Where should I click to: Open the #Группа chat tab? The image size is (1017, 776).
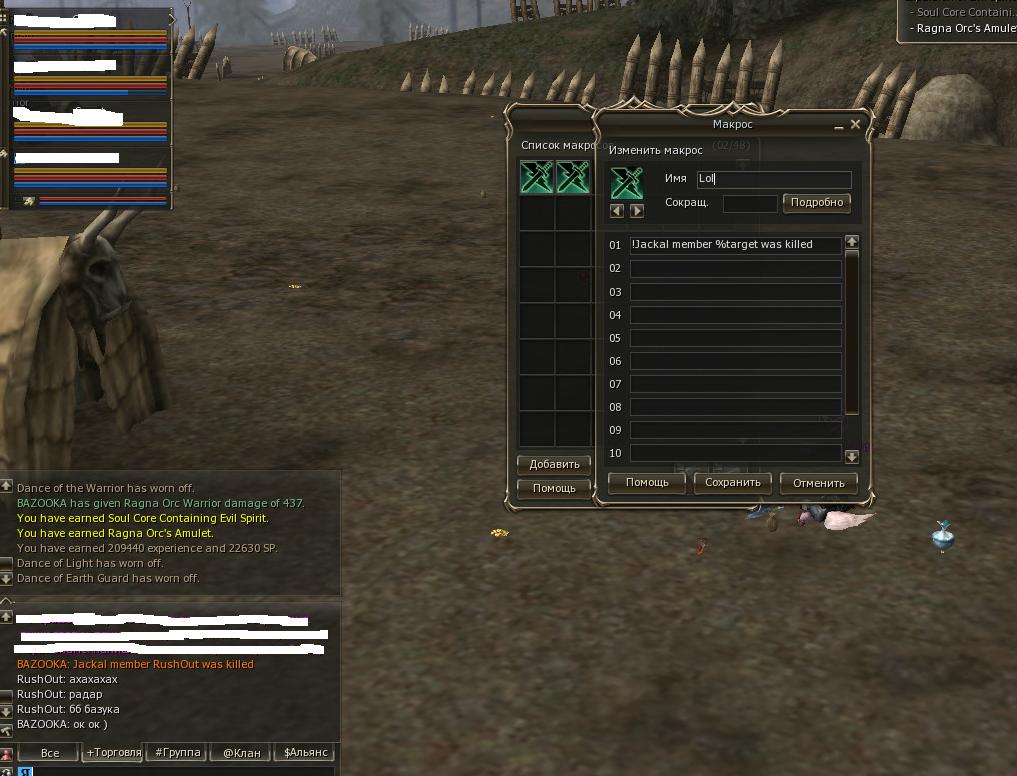178,752
